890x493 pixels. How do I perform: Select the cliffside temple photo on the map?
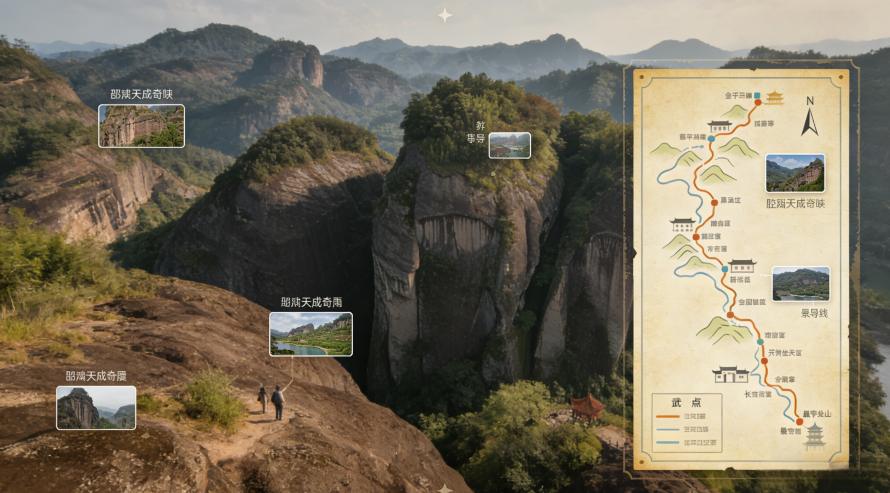tap(795, 173)
